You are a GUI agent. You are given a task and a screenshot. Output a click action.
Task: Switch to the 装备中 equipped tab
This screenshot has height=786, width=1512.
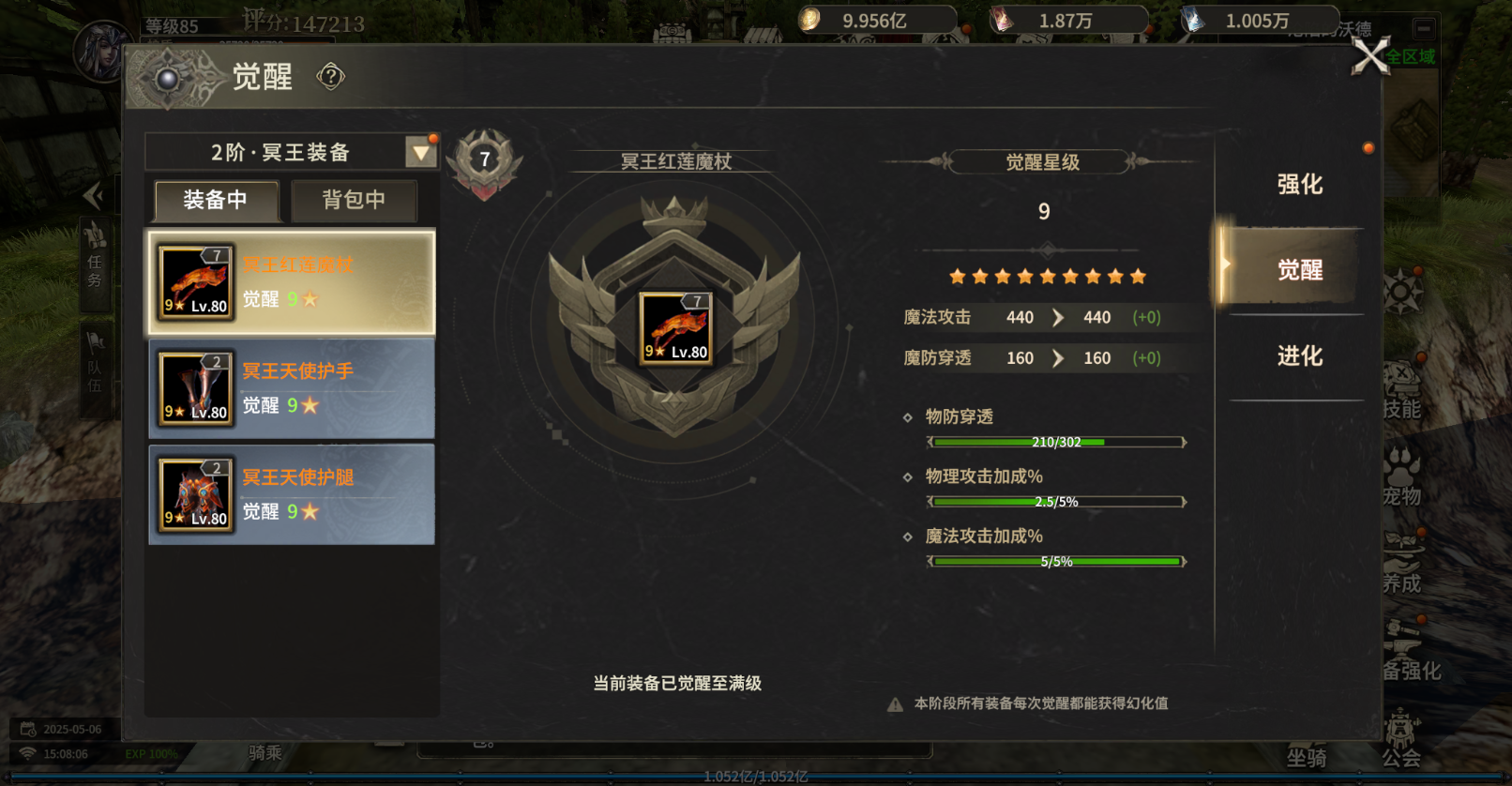pyautogui.click(x=215, y=201)
